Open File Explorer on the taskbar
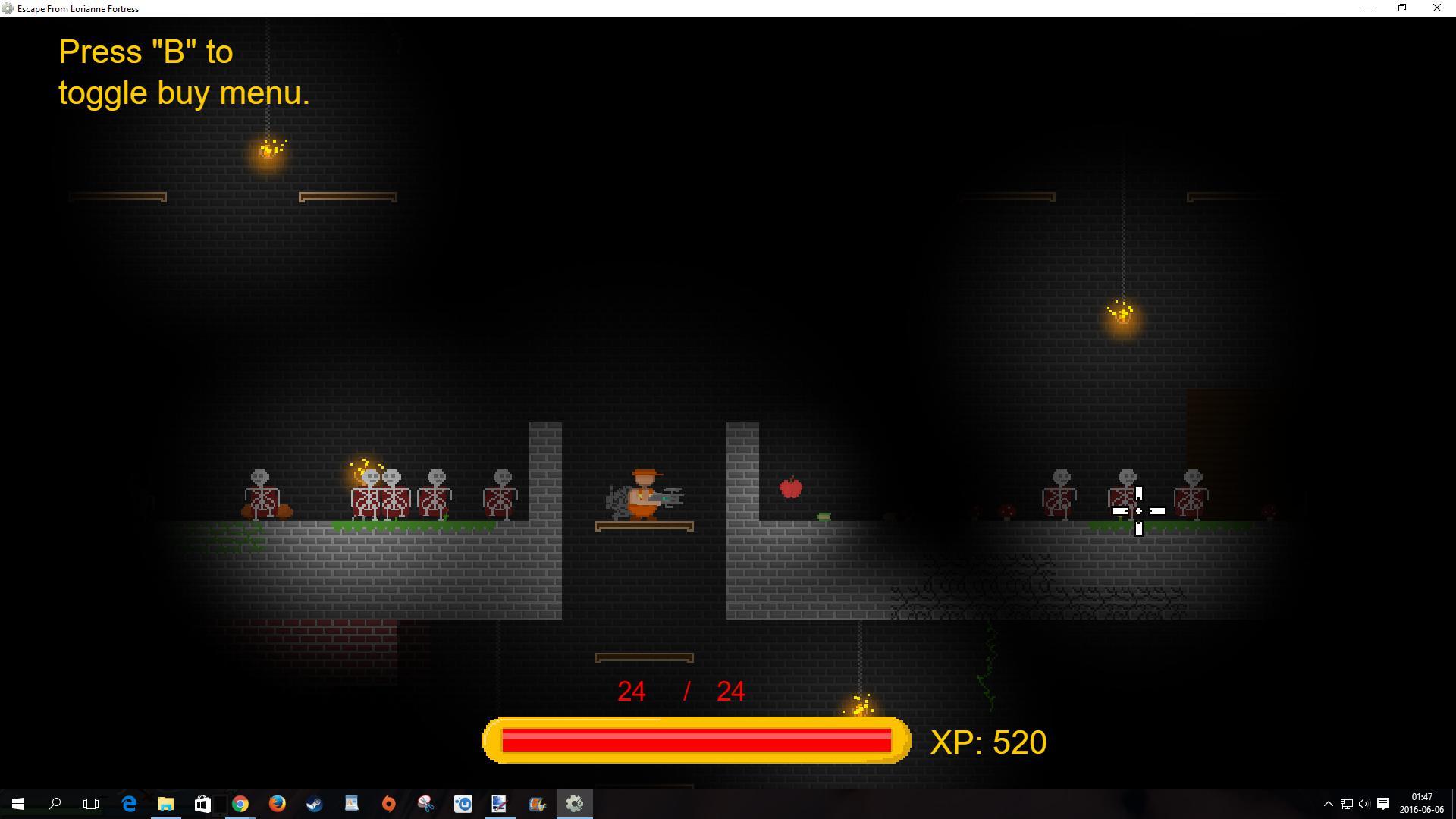The image size is (1456, 819). [x=166, y=803]
